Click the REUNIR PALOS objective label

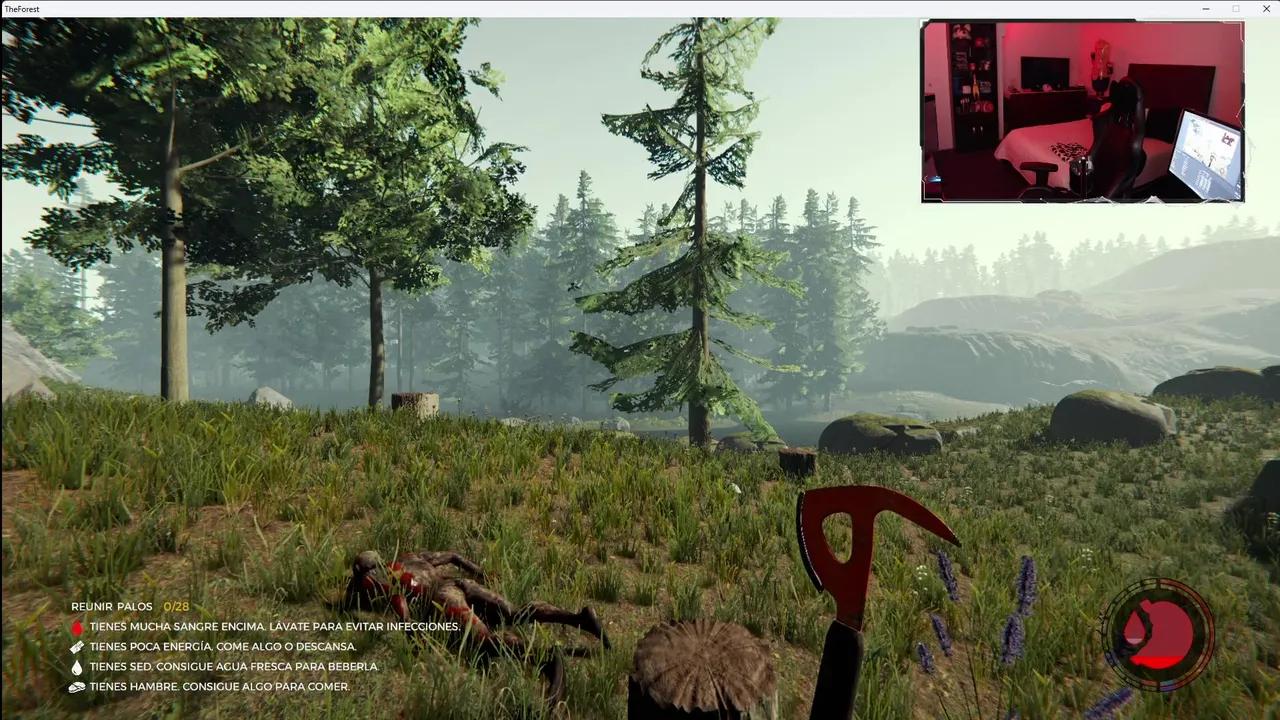tap(112, 606)
